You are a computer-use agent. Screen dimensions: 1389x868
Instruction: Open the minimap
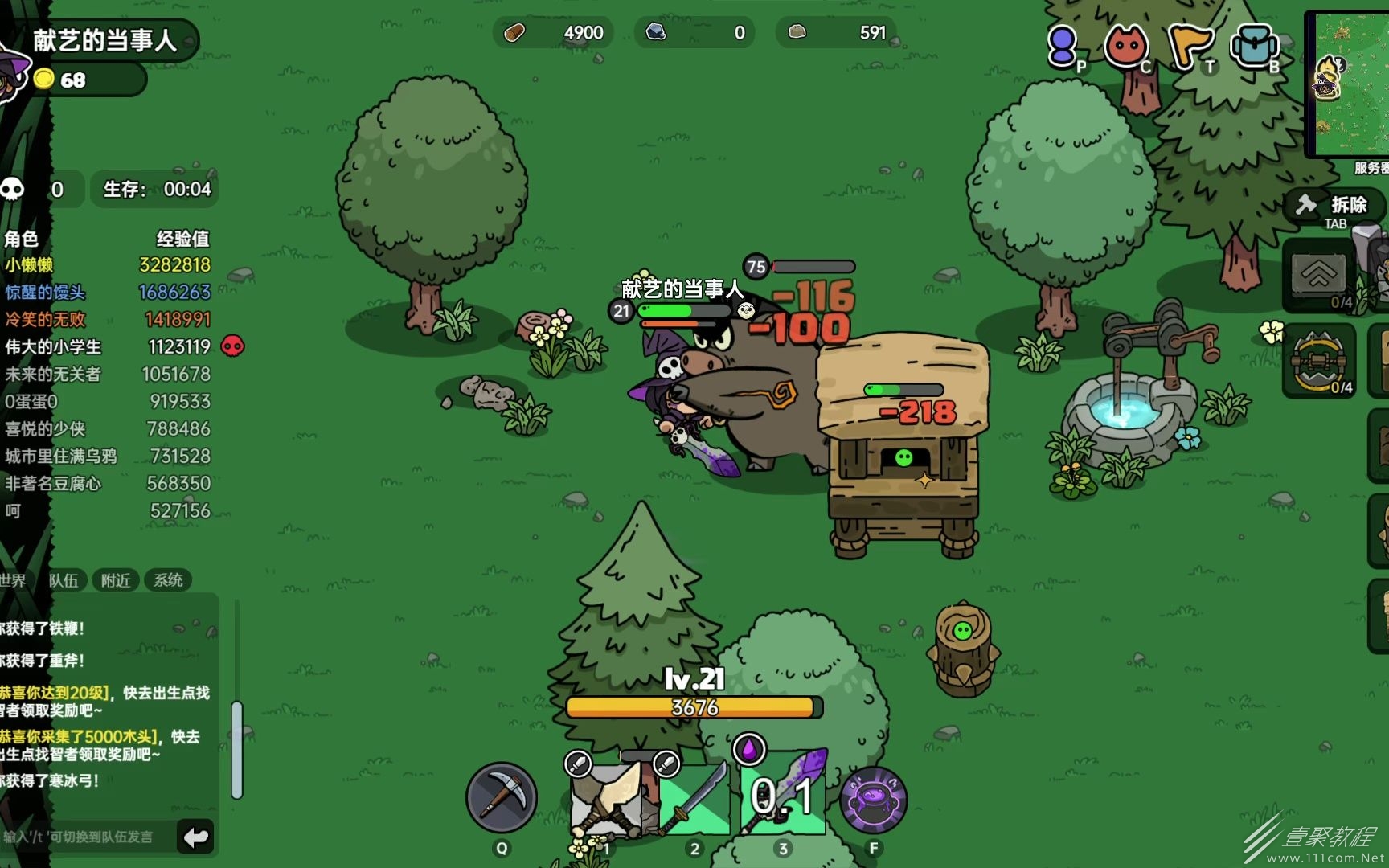click(x=1350, y=84)
